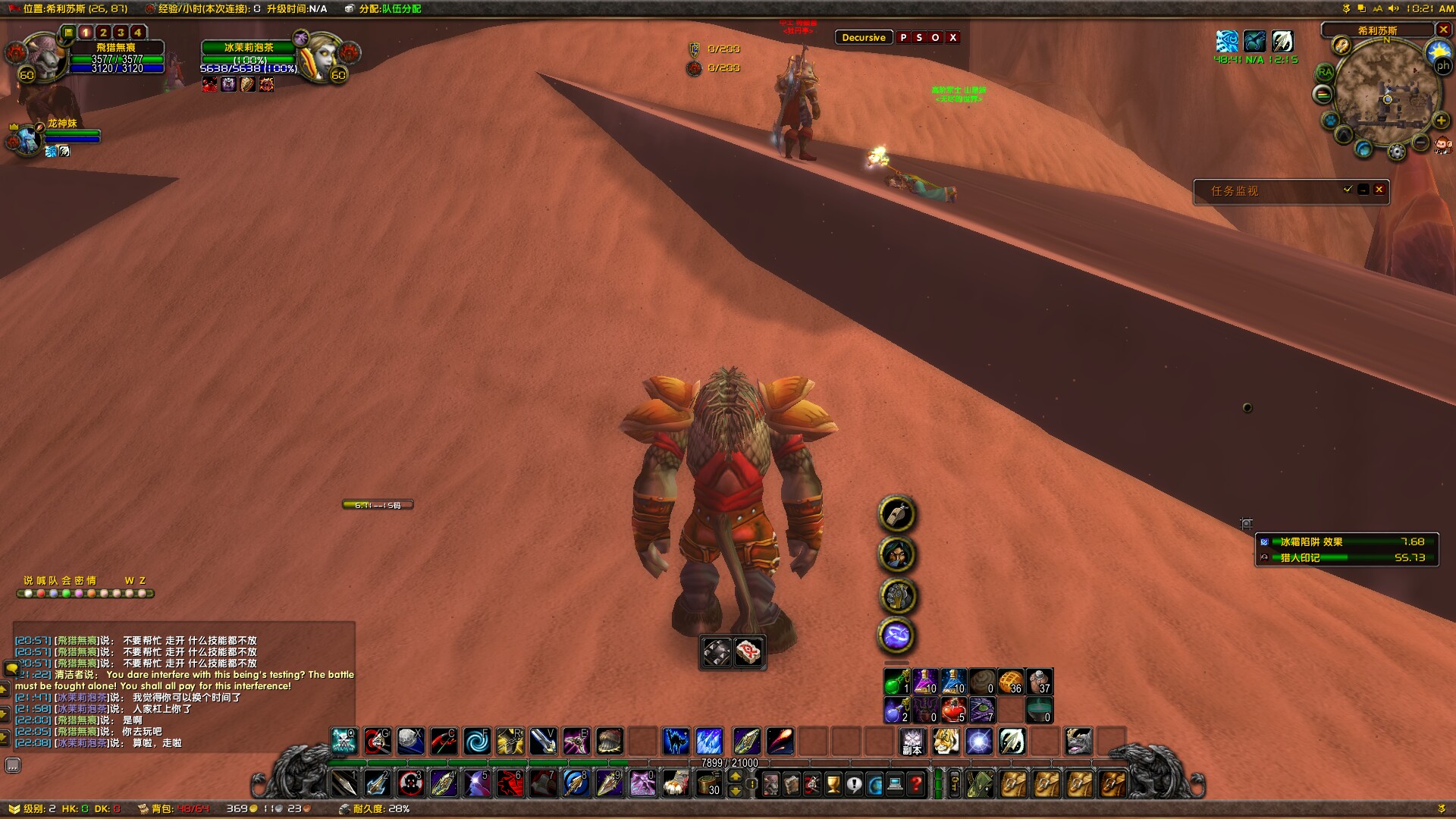Viewport: 1456px width, 819px height.
Task: Zoom in the minimap with plus button
Action: pos(1442,121)
